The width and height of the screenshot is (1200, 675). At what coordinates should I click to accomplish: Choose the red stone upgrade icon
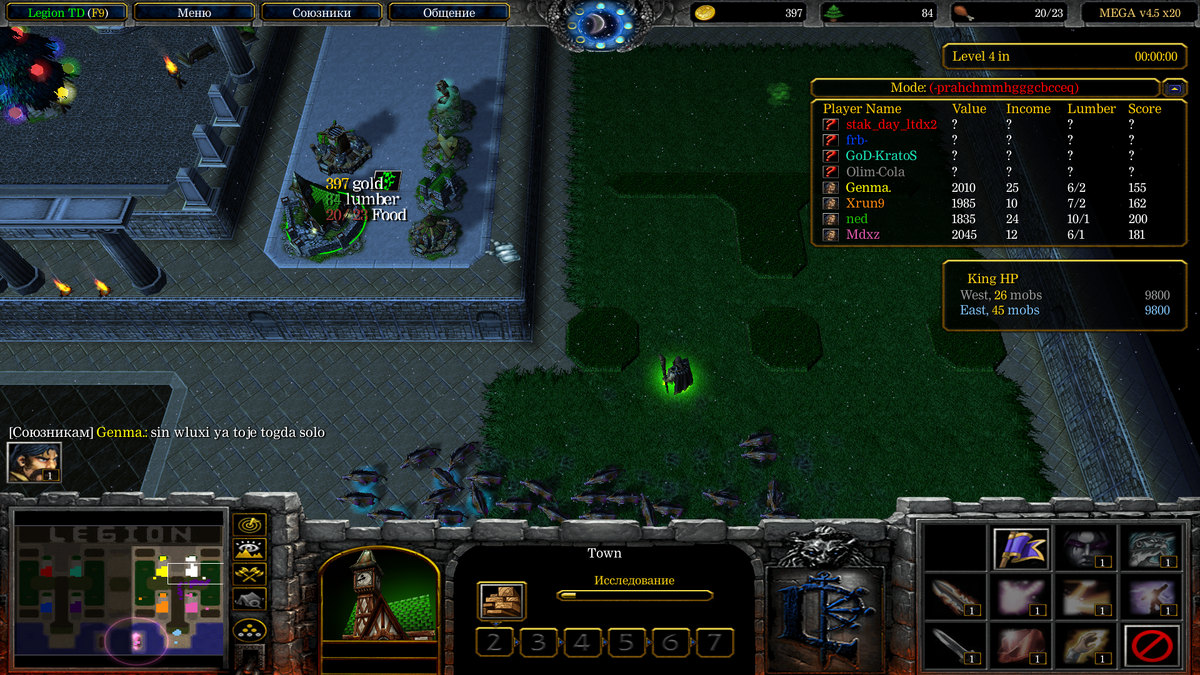click(1020, 645)
